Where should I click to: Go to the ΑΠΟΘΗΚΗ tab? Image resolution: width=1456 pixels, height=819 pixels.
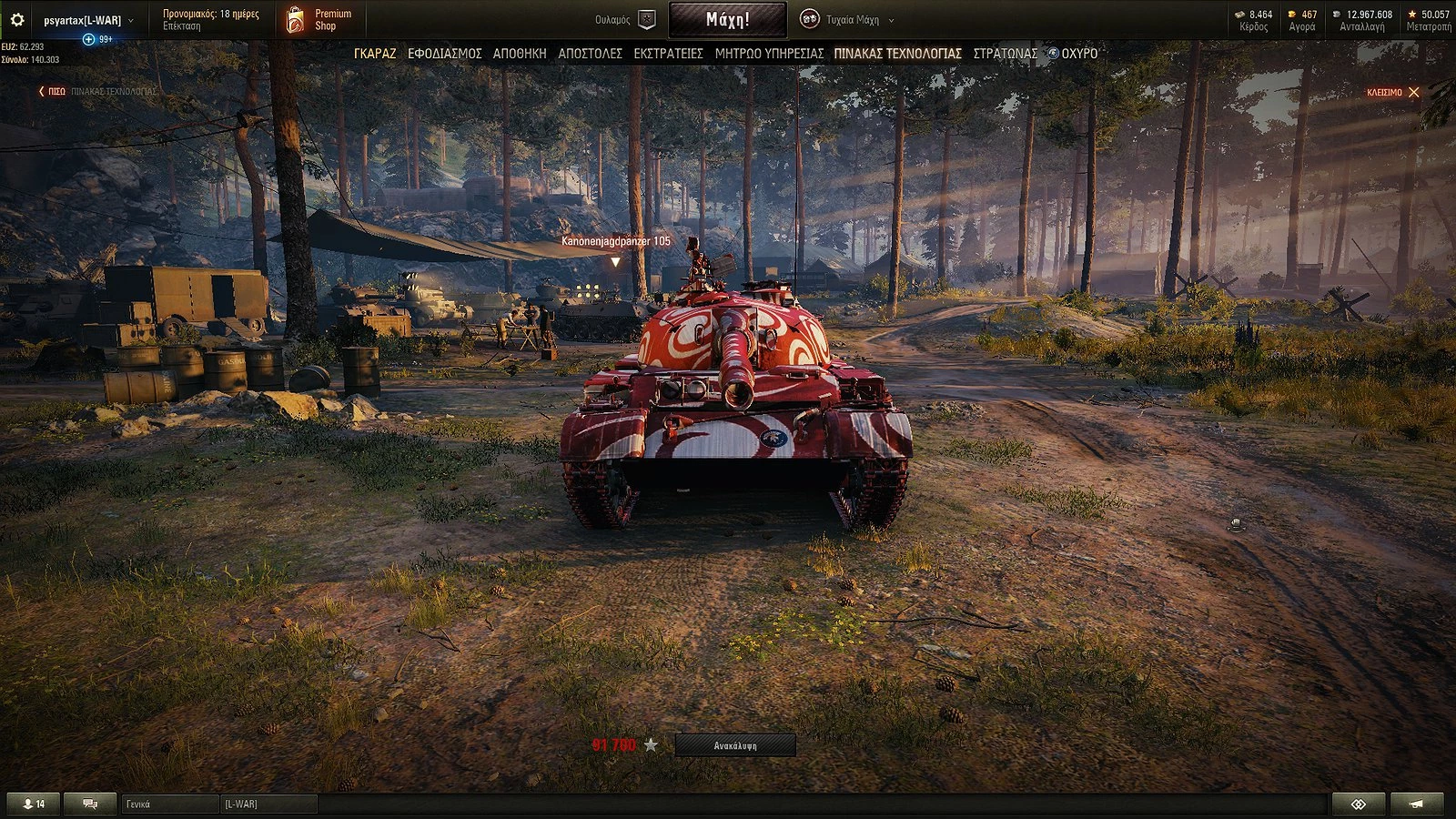(x=520, y=54)
